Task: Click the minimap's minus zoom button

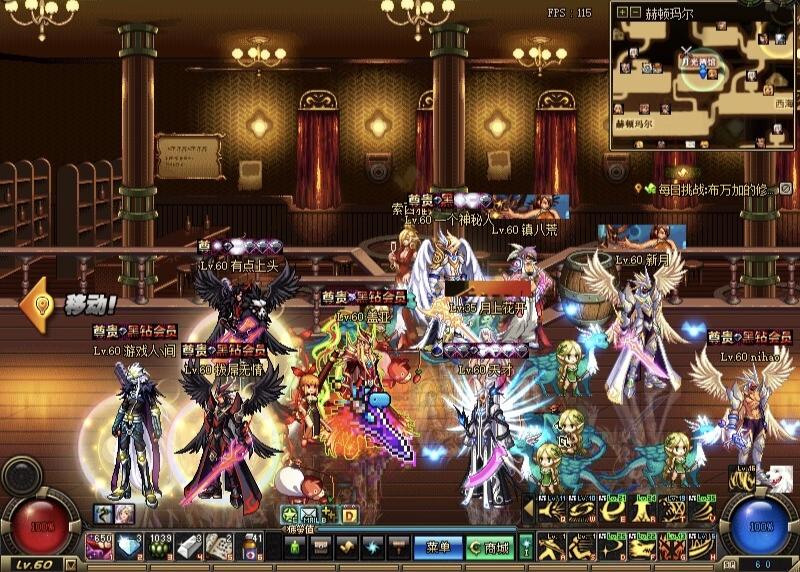Action: coord(636,13)
